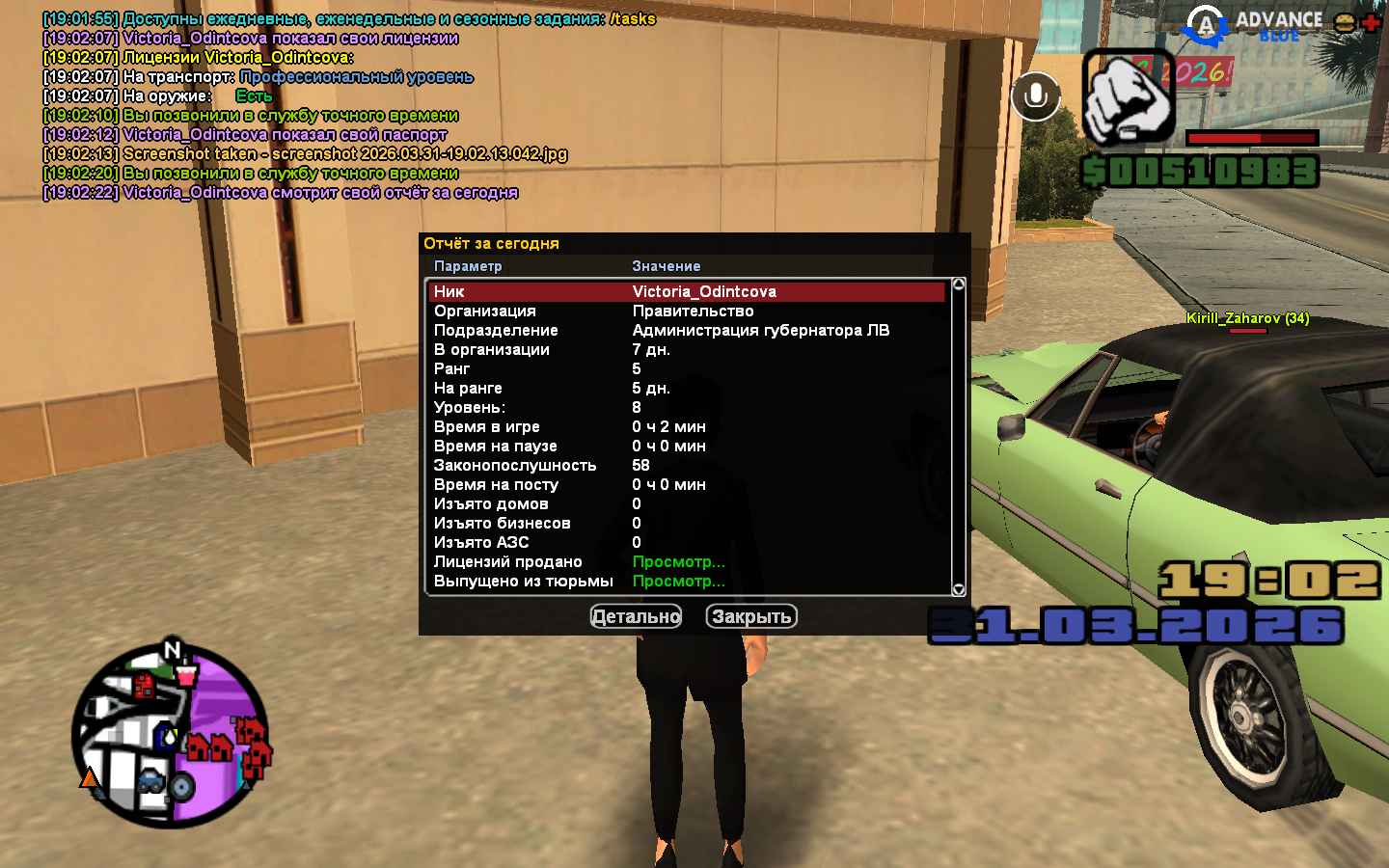Image resolution: width=1389 pixels, height=868 pixels.
Task: Open Просмотр for Лицензий продано
Action: click(678, 561)
